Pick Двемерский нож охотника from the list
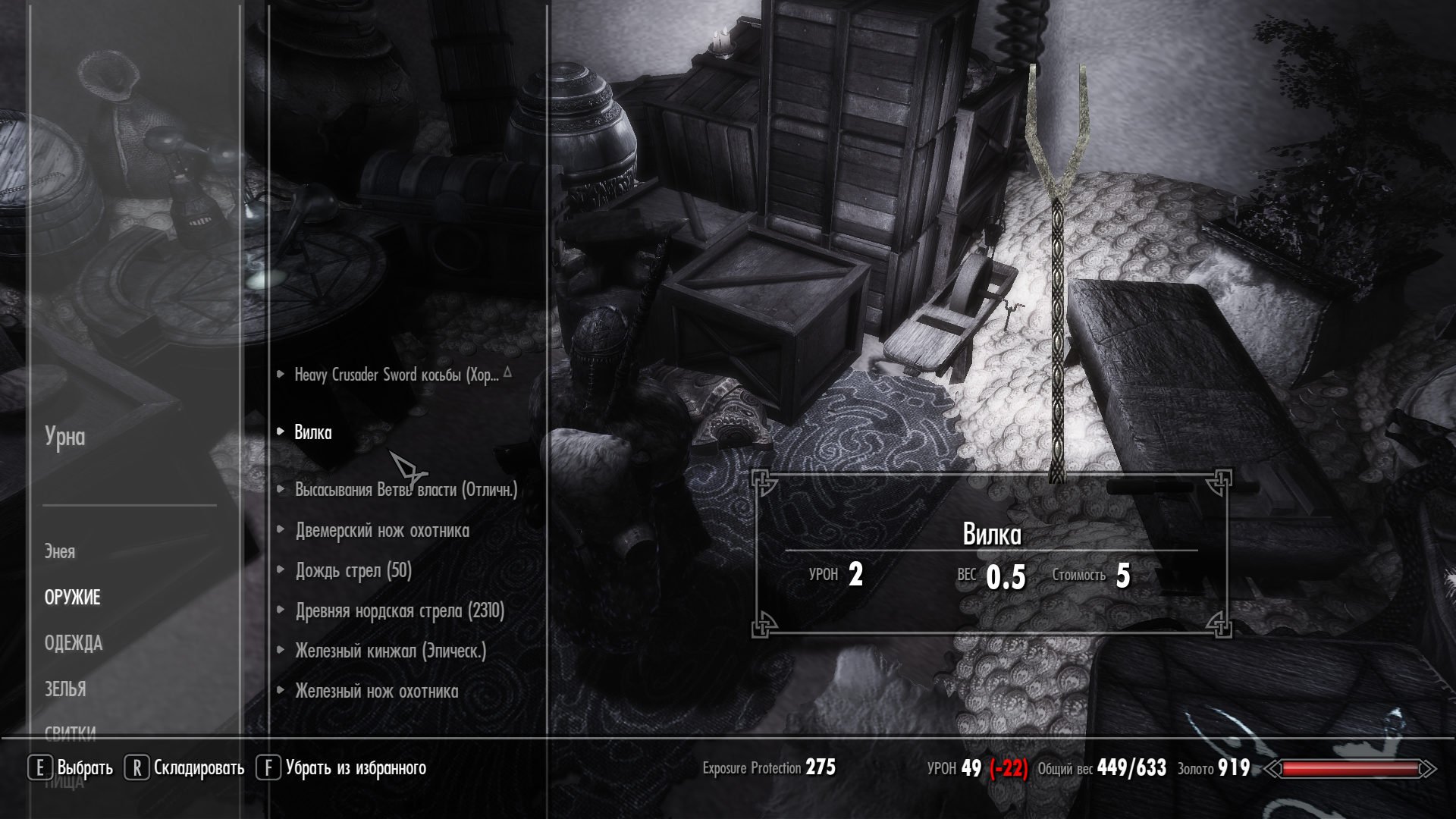1456x819 pixels. (382, 531)
